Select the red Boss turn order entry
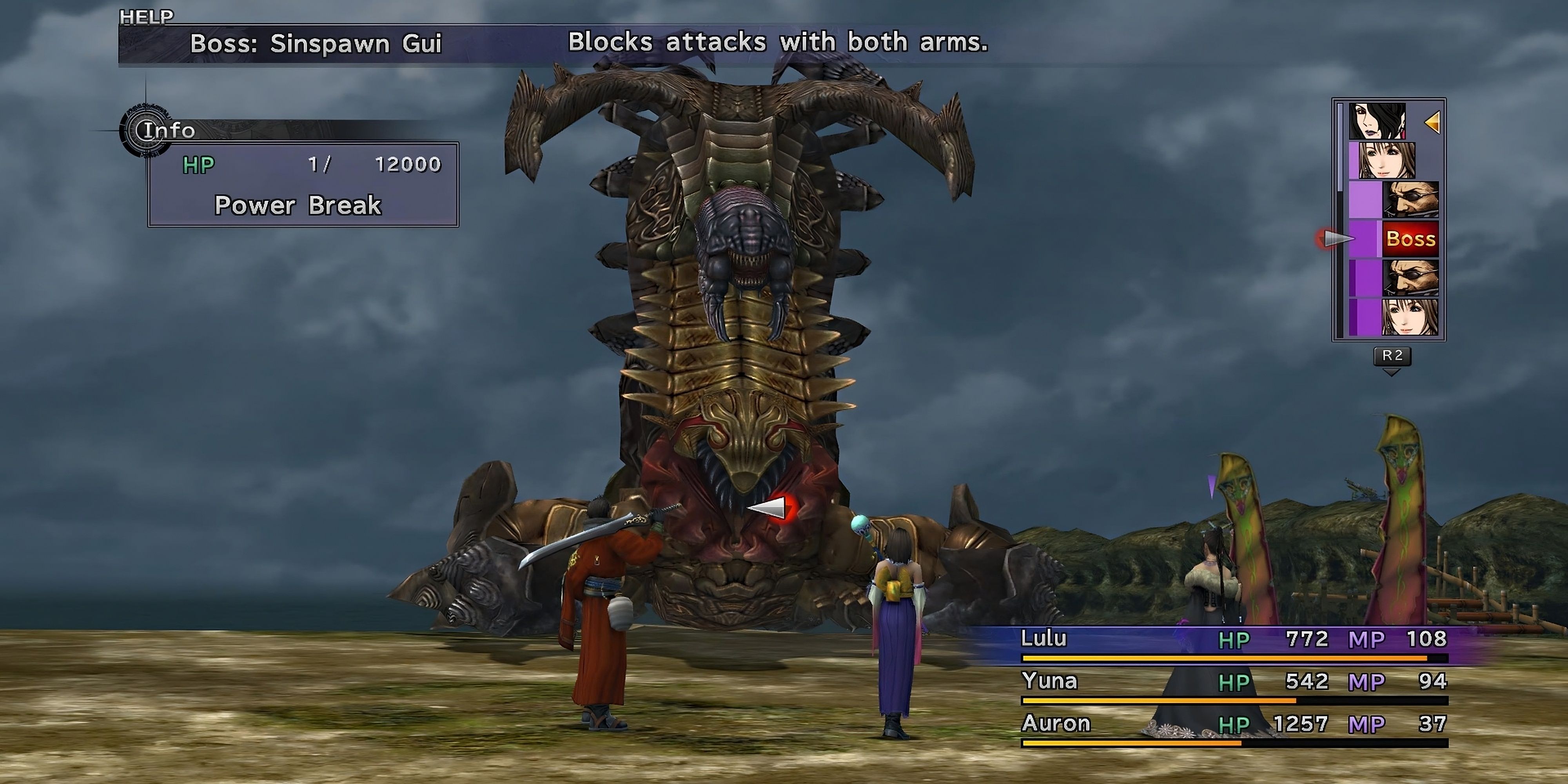 1410,239
